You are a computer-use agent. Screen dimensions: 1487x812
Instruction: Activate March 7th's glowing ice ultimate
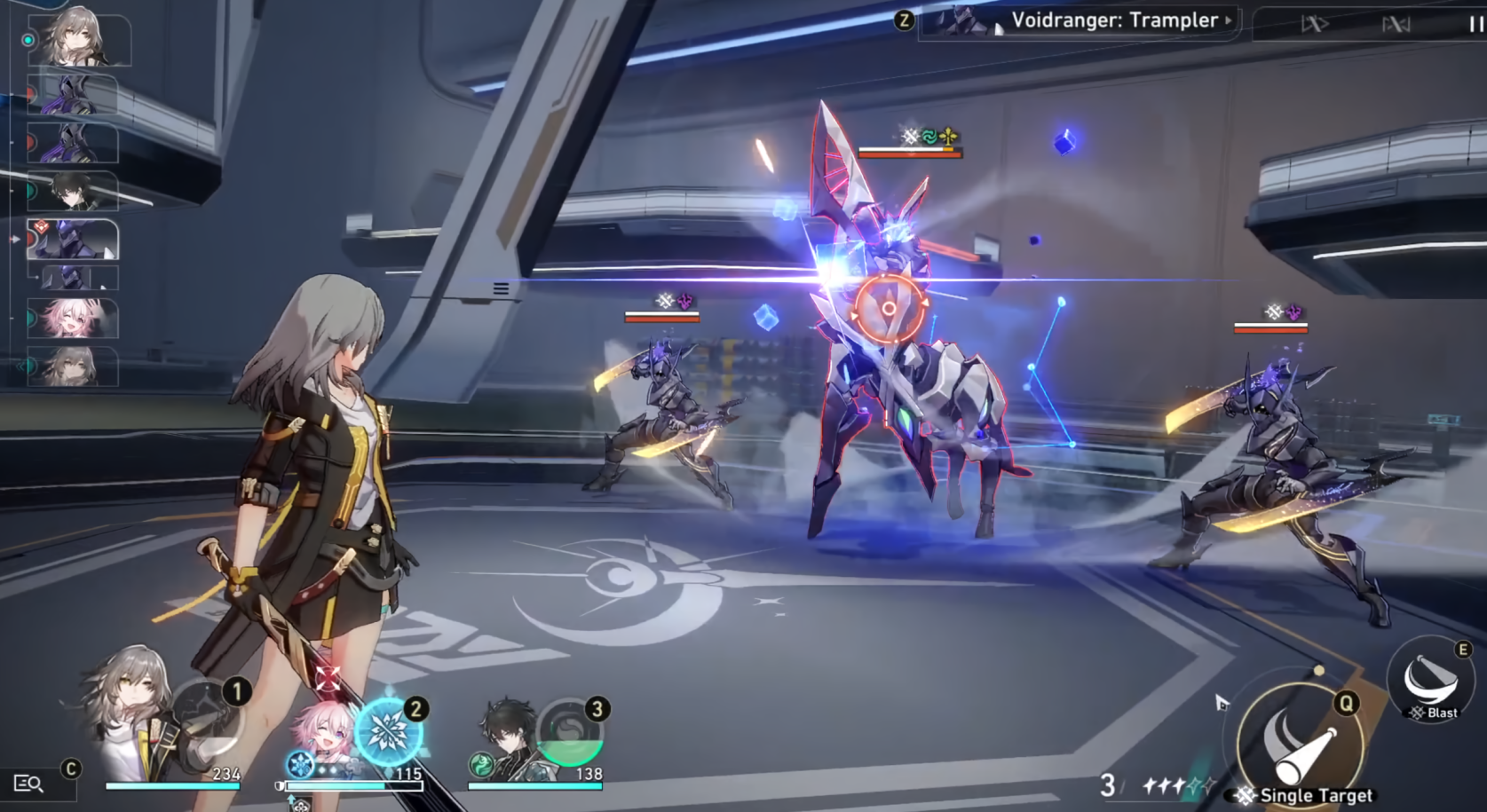point(388,731)
